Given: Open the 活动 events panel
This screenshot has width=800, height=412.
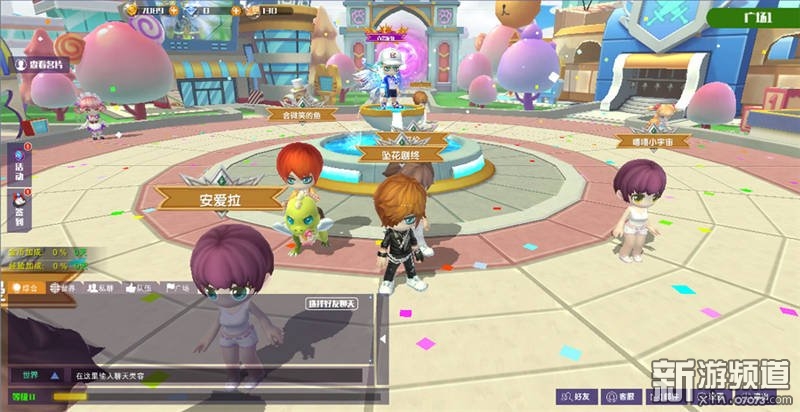Looking at the screenshot, I should (18, 165).
